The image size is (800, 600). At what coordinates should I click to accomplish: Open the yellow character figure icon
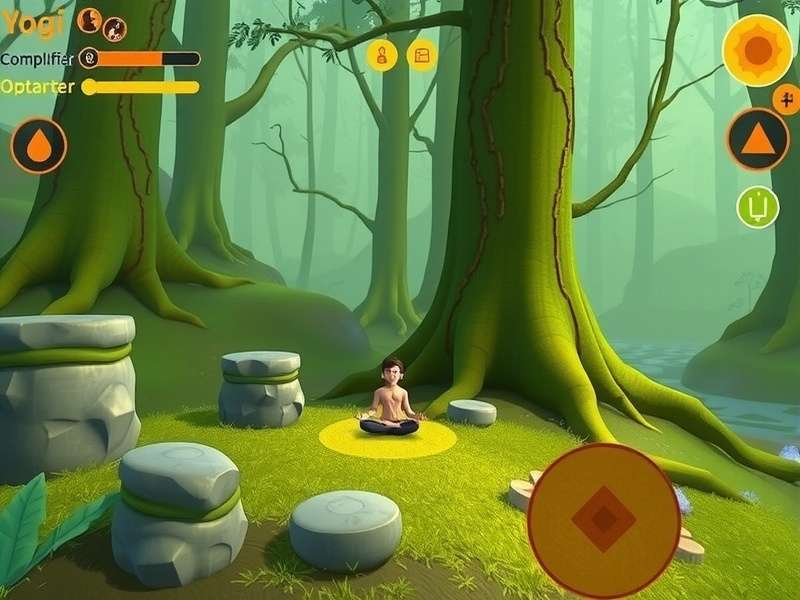click(382, 55)
